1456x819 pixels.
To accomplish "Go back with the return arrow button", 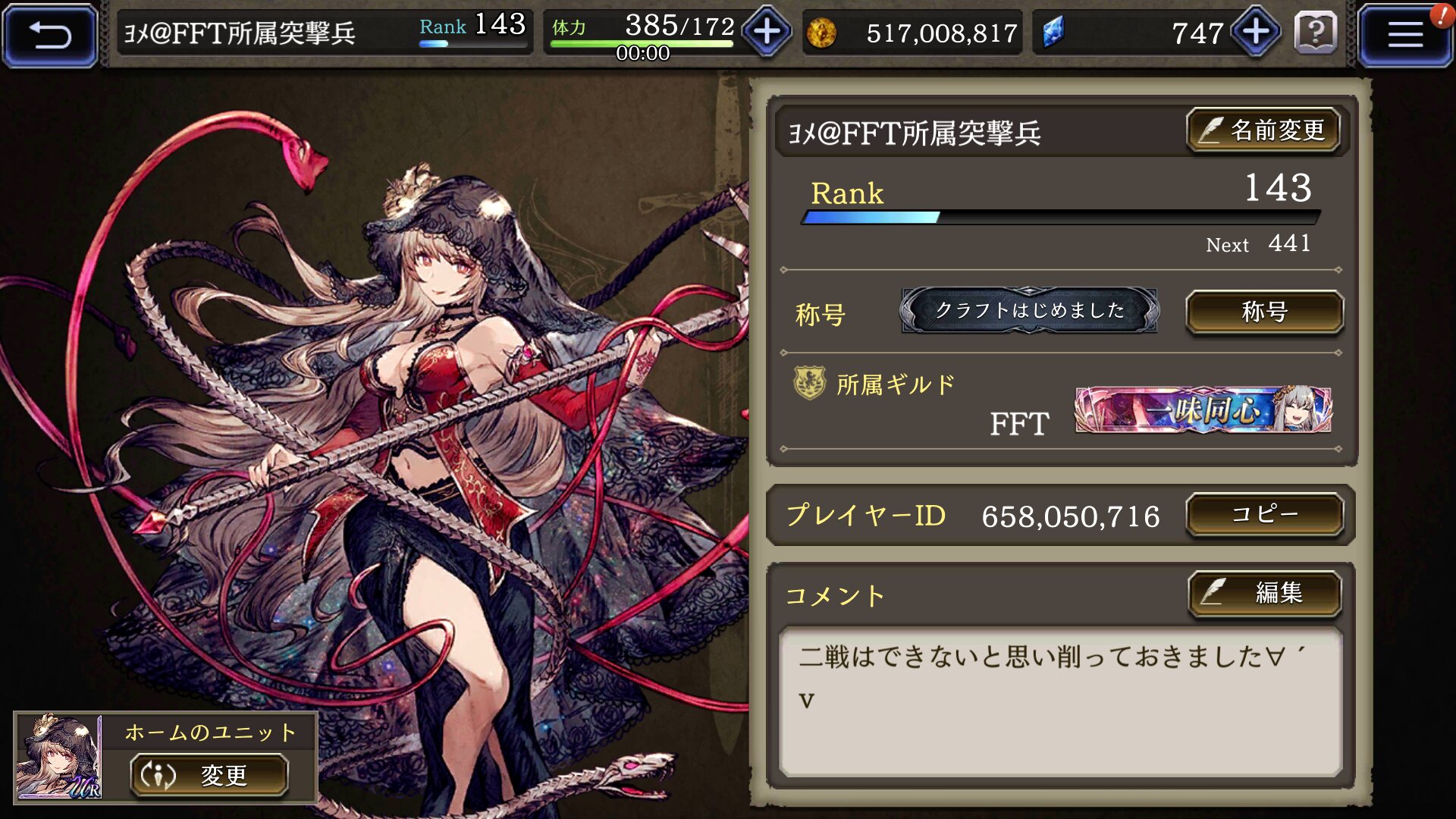I will [x=50, y=35].
